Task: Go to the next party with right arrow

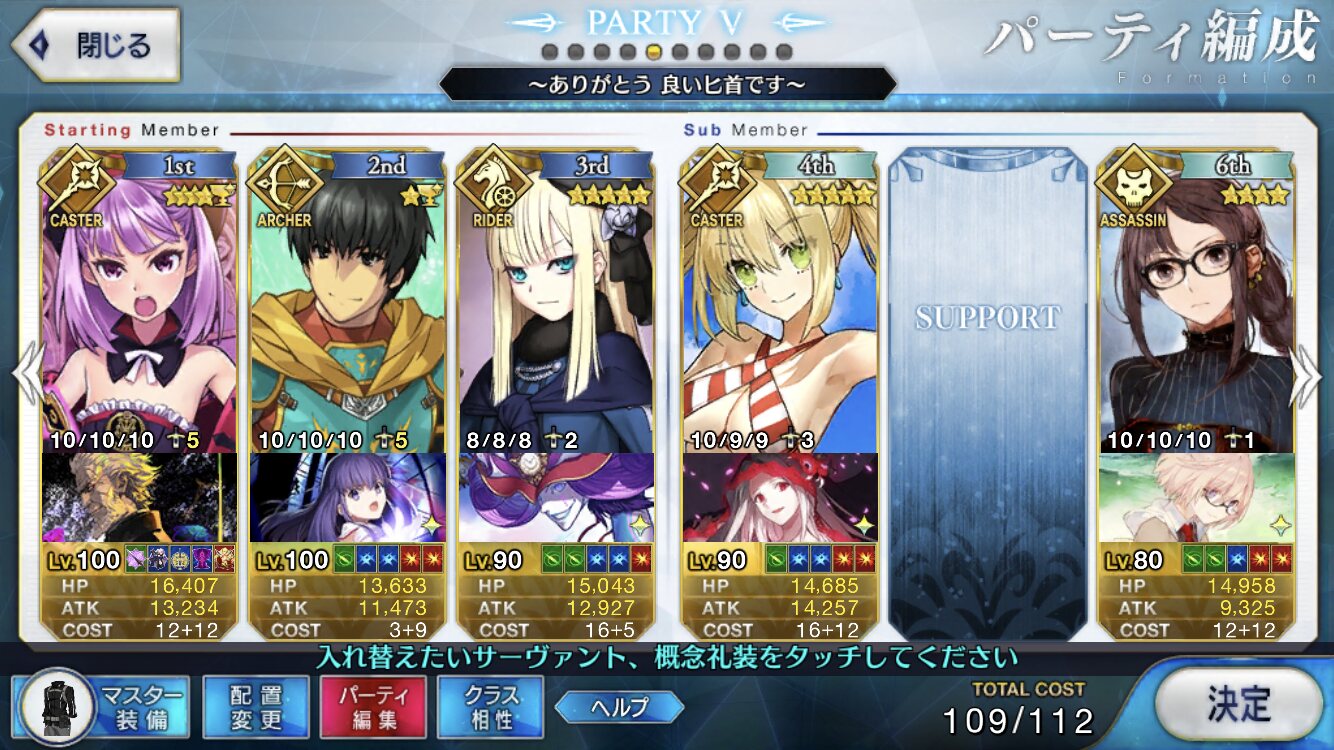Action: [x=1307, y=380]
